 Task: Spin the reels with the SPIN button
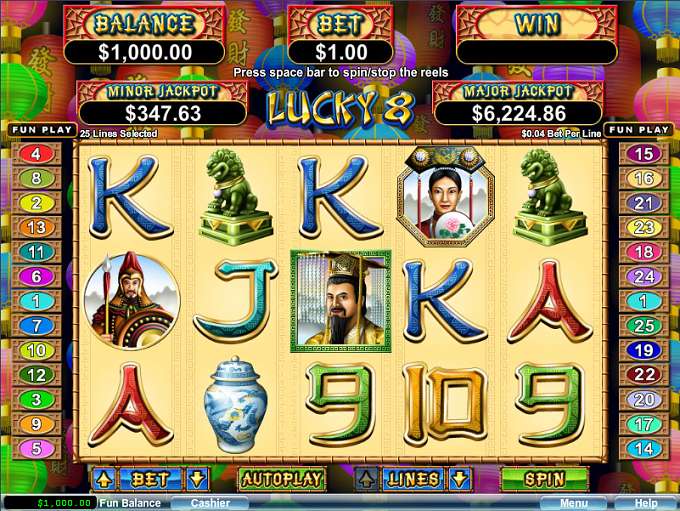coord(543,480)
